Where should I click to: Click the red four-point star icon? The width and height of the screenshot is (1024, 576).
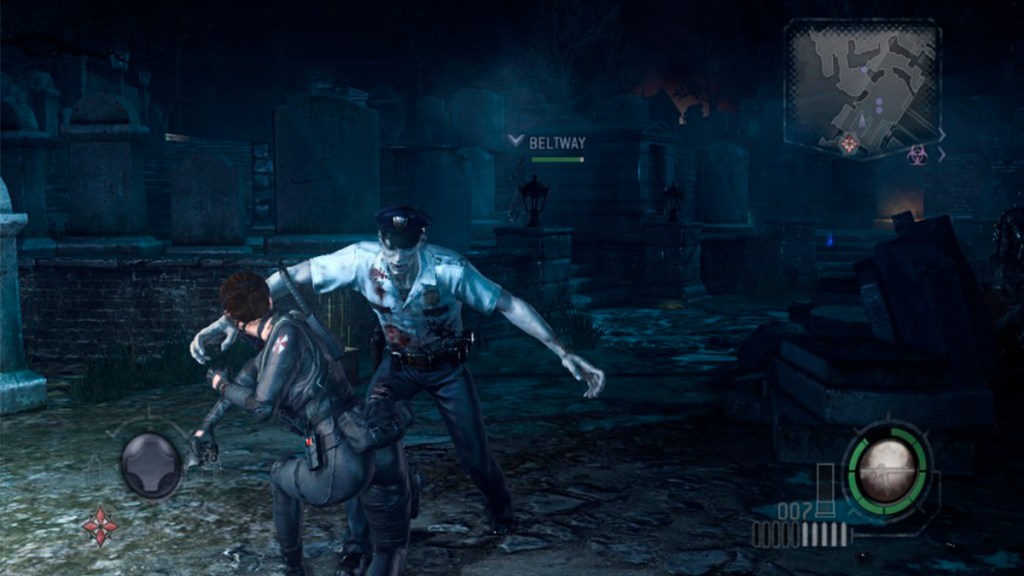pyautogui.click(x=99, y=525)
